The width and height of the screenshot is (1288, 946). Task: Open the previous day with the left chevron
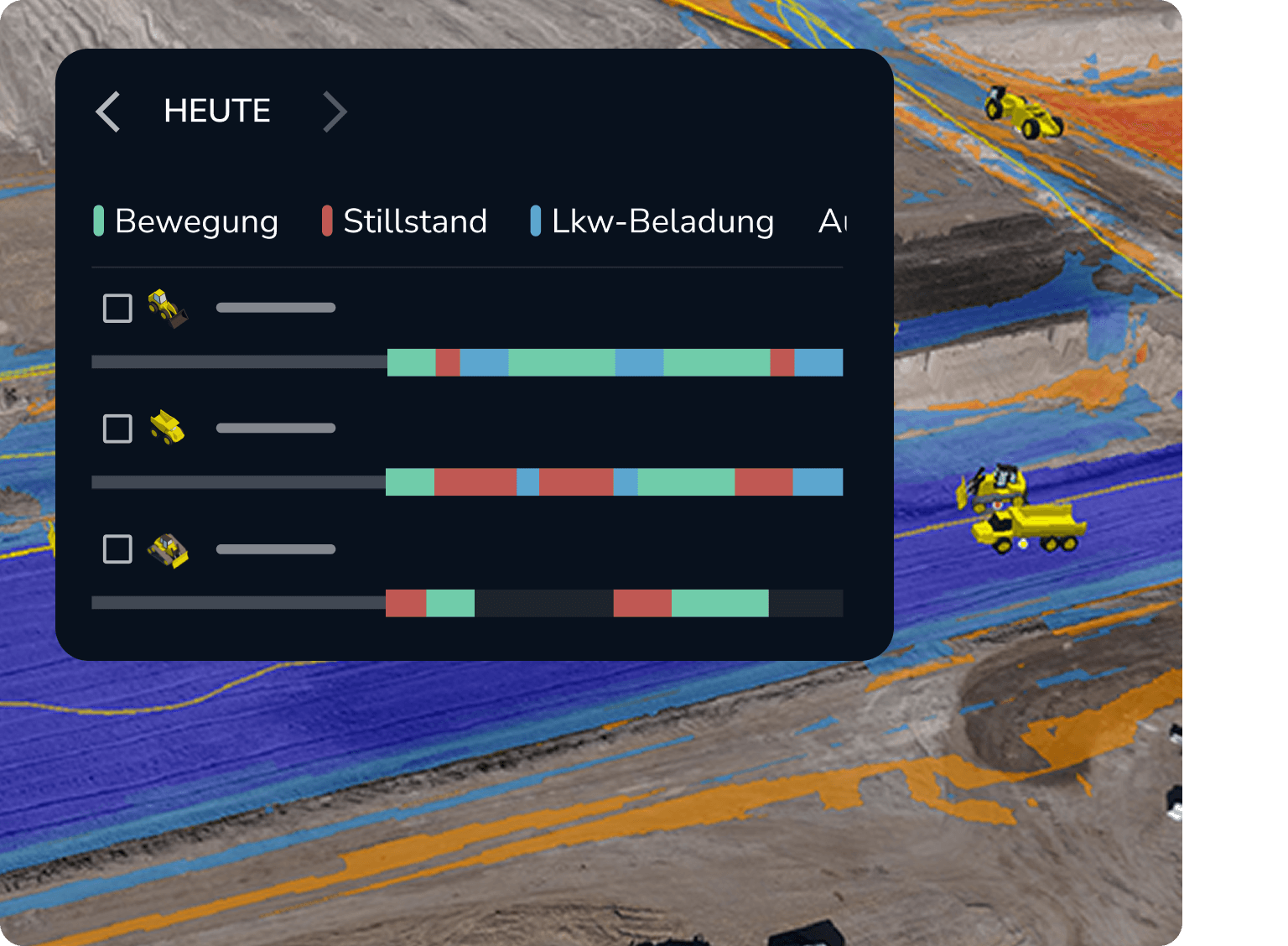pyautogui.click(x=107, y=111)
